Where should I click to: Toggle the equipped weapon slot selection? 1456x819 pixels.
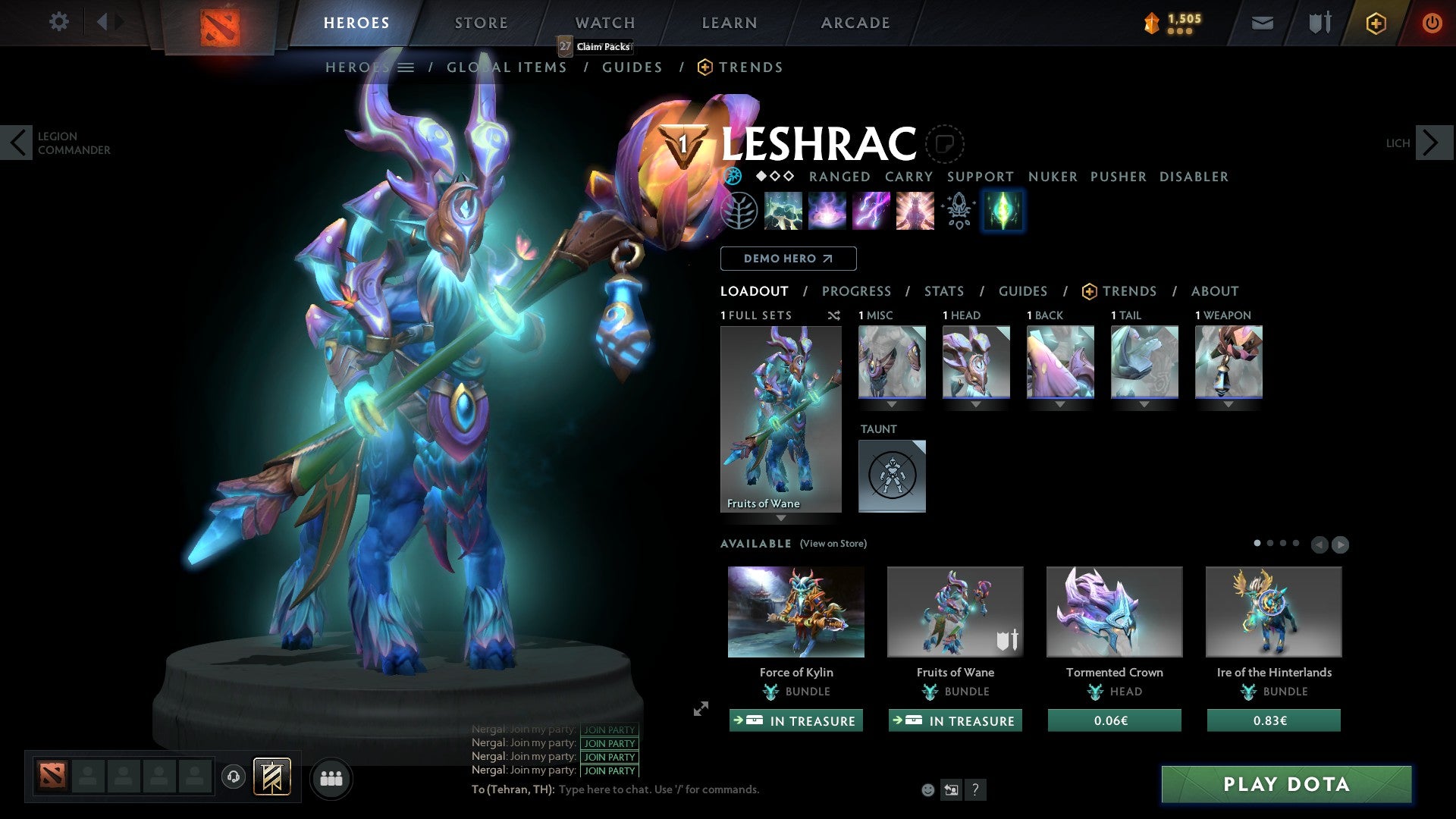tap(1228, 362)
